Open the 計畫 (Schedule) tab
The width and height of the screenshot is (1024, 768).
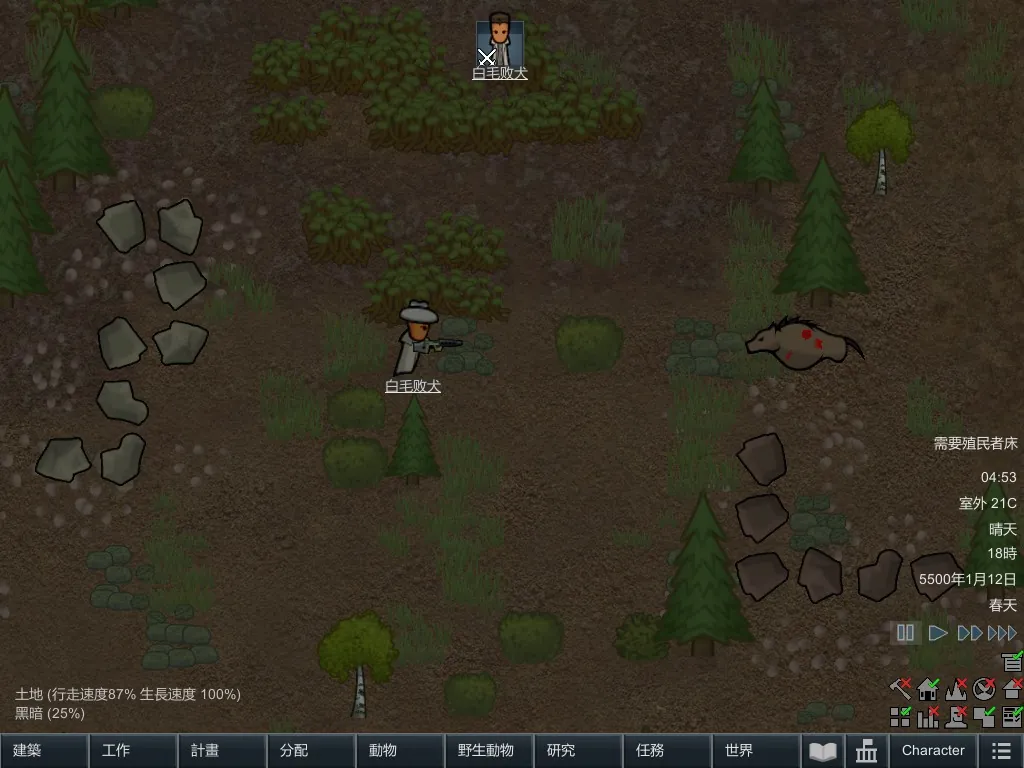coord(222,750)
